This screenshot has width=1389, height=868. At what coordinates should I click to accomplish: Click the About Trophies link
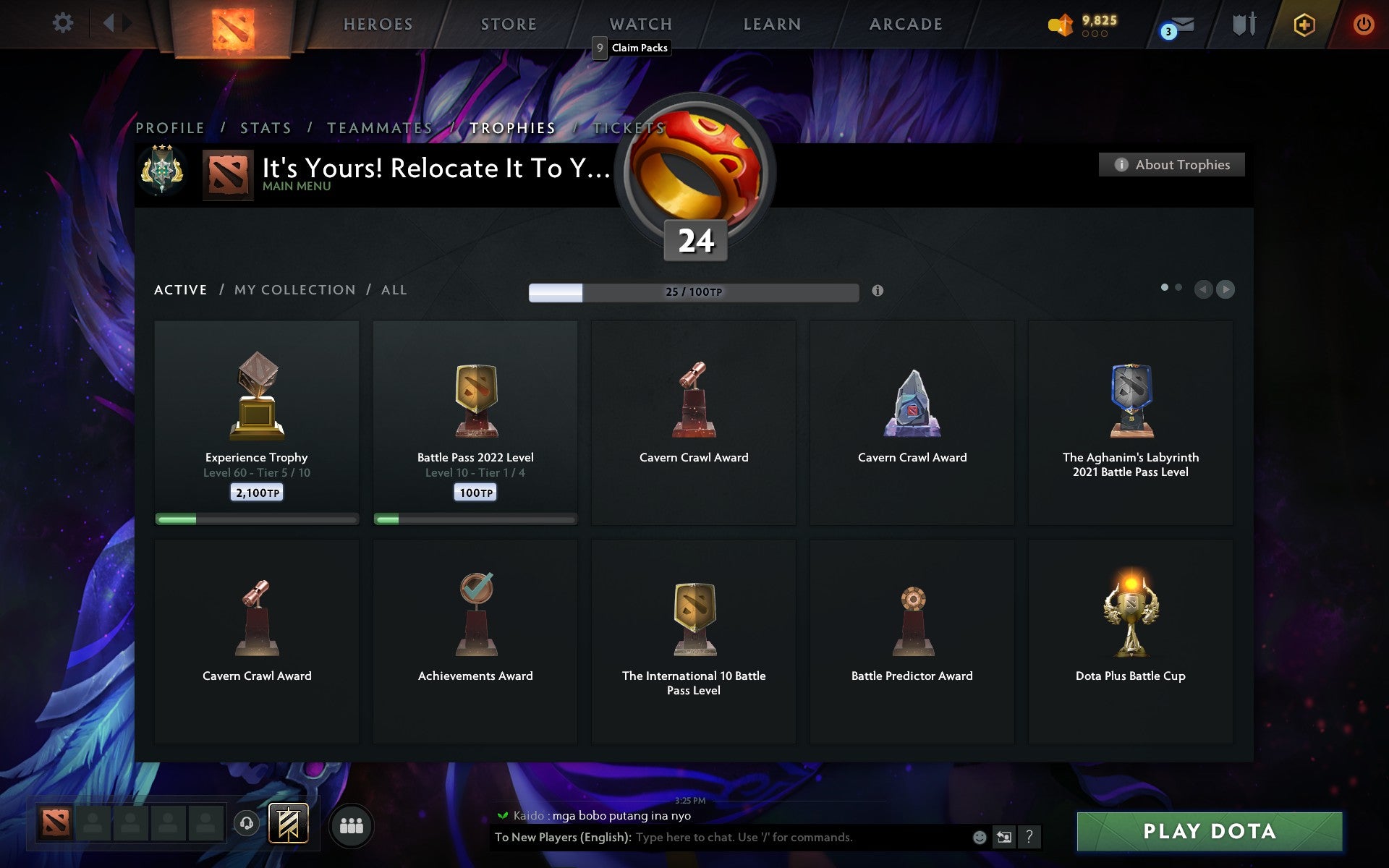tap(1171, 164)
